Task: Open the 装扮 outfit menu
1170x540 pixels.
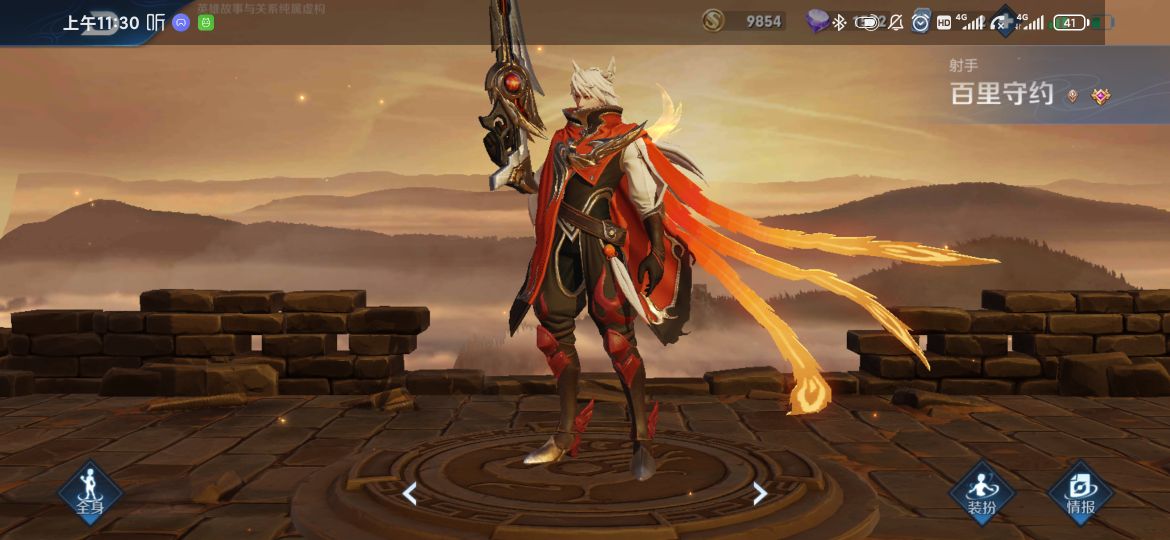Action: 981,493
